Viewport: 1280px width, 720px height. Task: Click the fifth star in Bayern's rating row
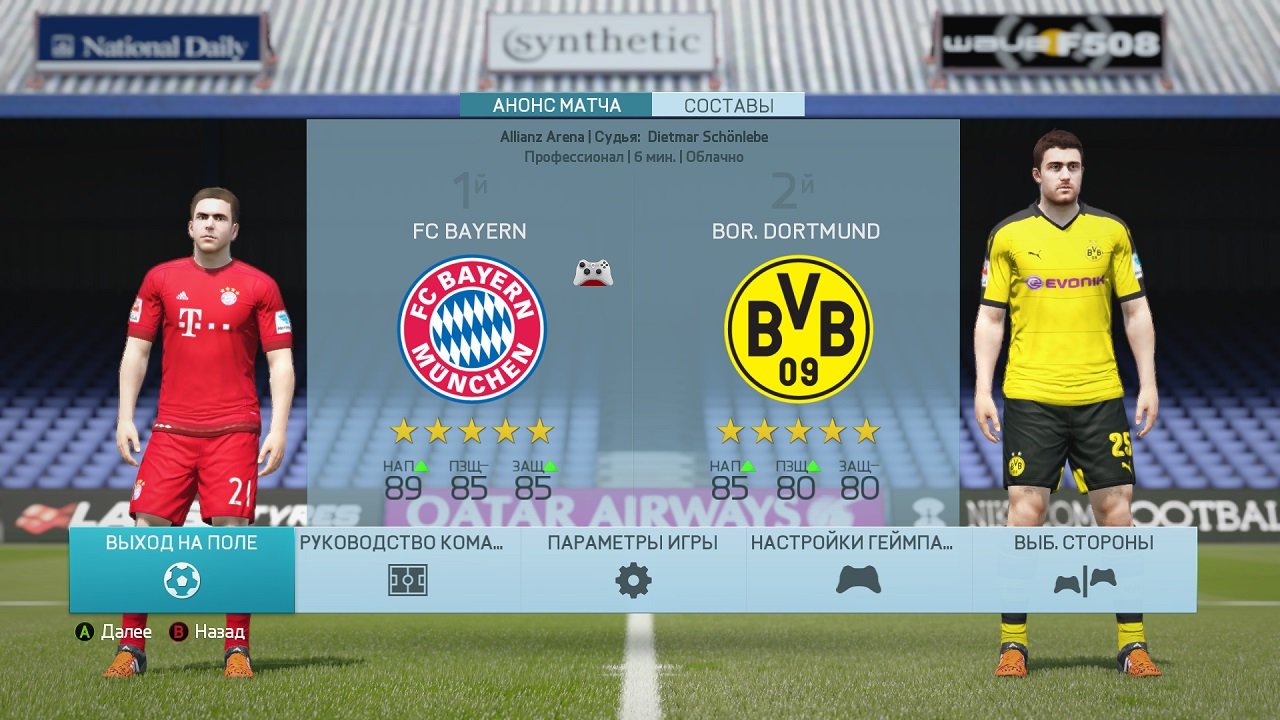541,431
